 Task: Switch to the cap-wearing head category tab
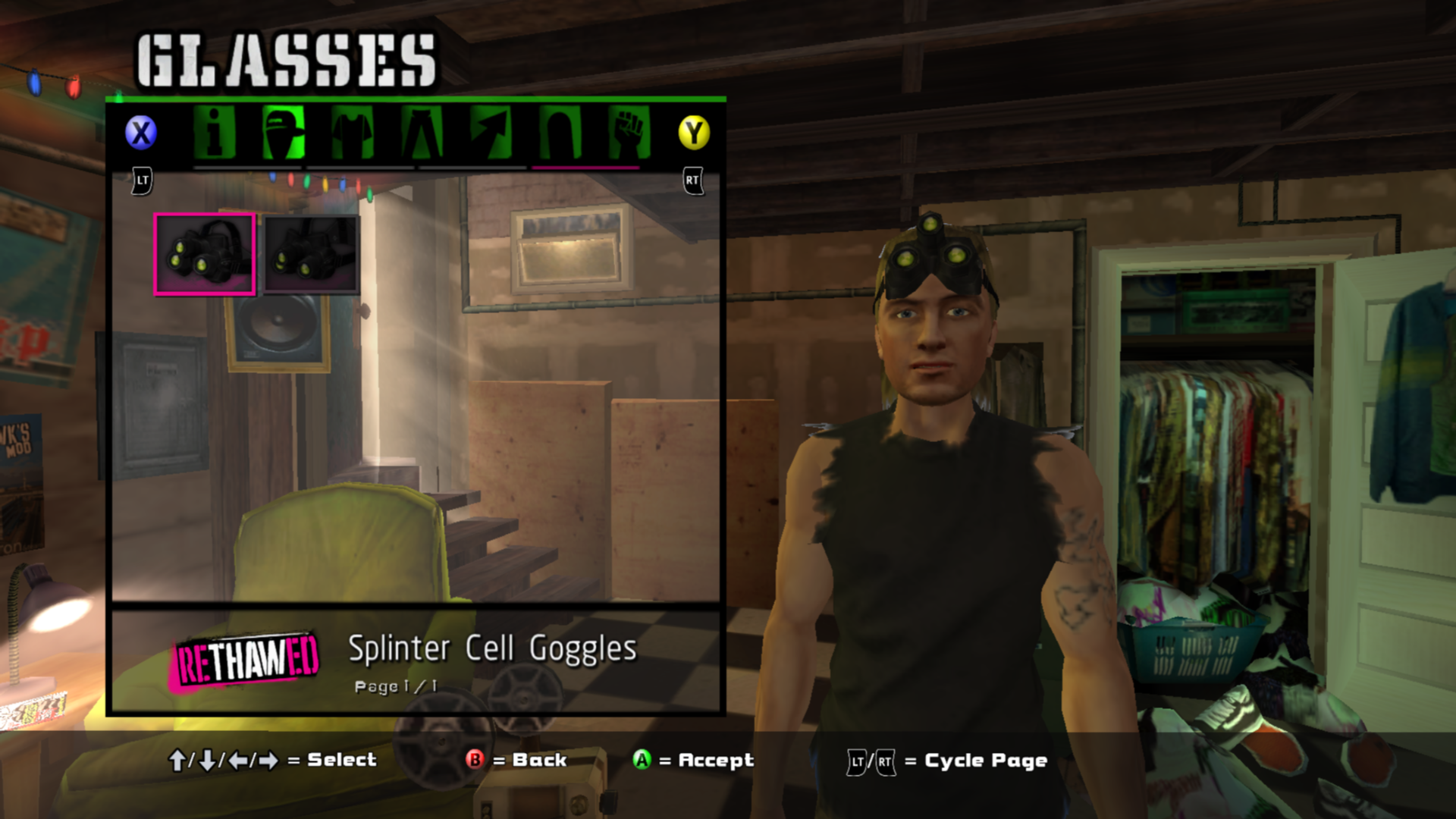[284, 133]
